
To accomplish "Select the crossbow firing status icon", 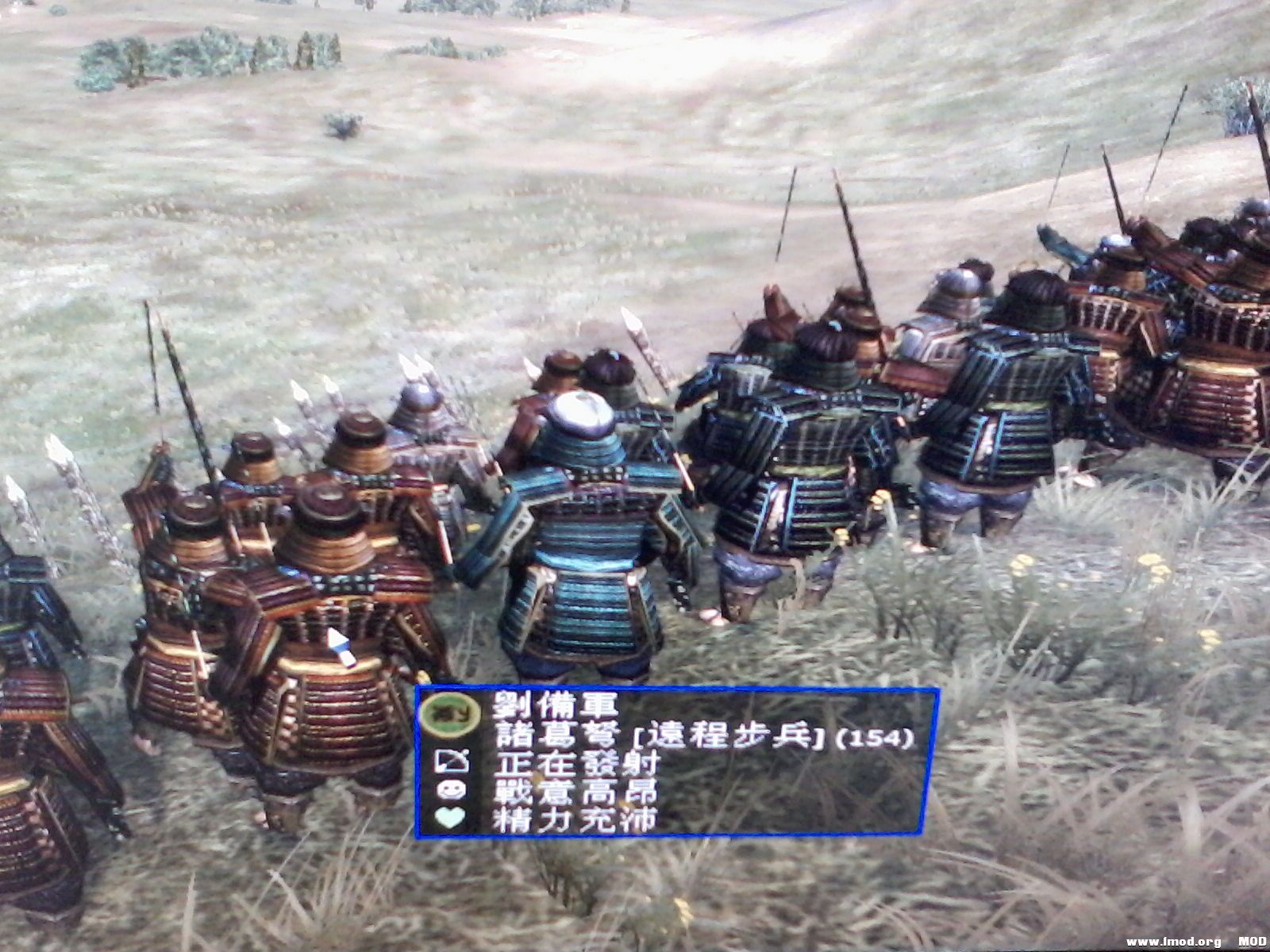I will (452, 764).
